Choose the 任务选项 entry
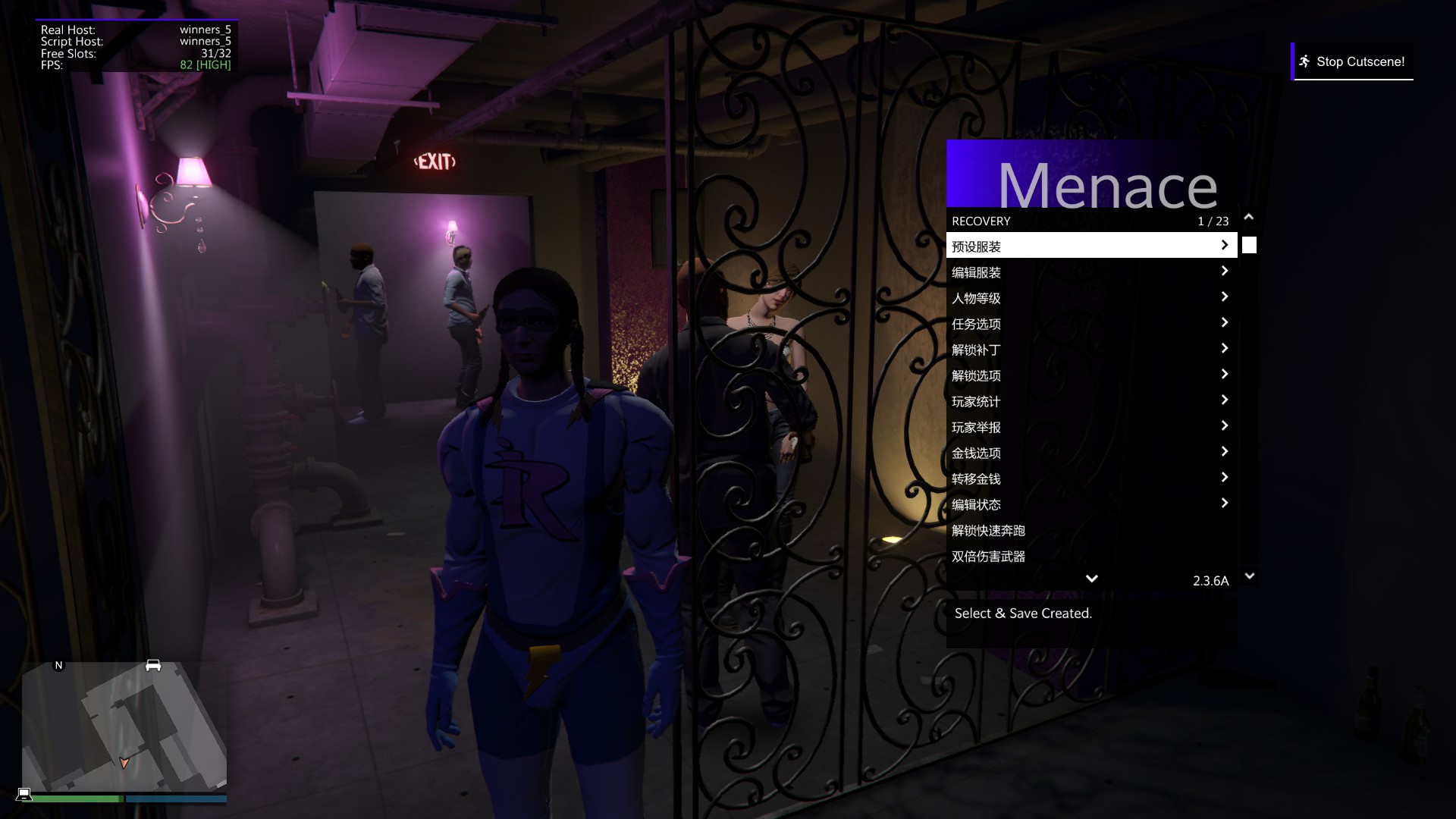 click(x=1090, y=323)
